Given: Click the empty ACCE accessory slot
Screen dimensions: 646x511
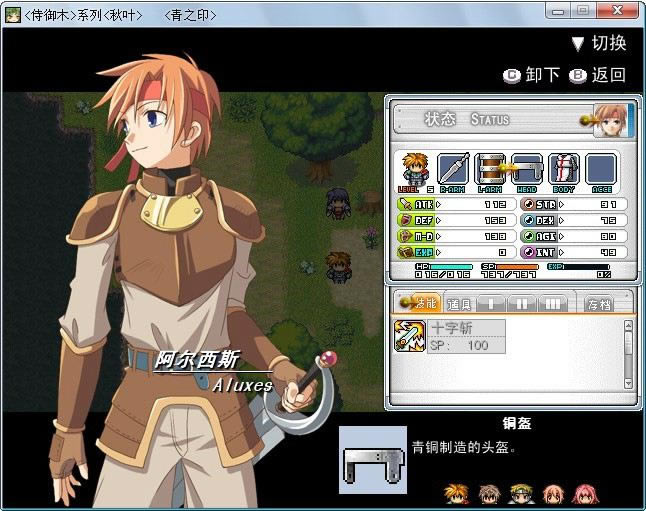Looking at the screenshot, I should (600, 169).
